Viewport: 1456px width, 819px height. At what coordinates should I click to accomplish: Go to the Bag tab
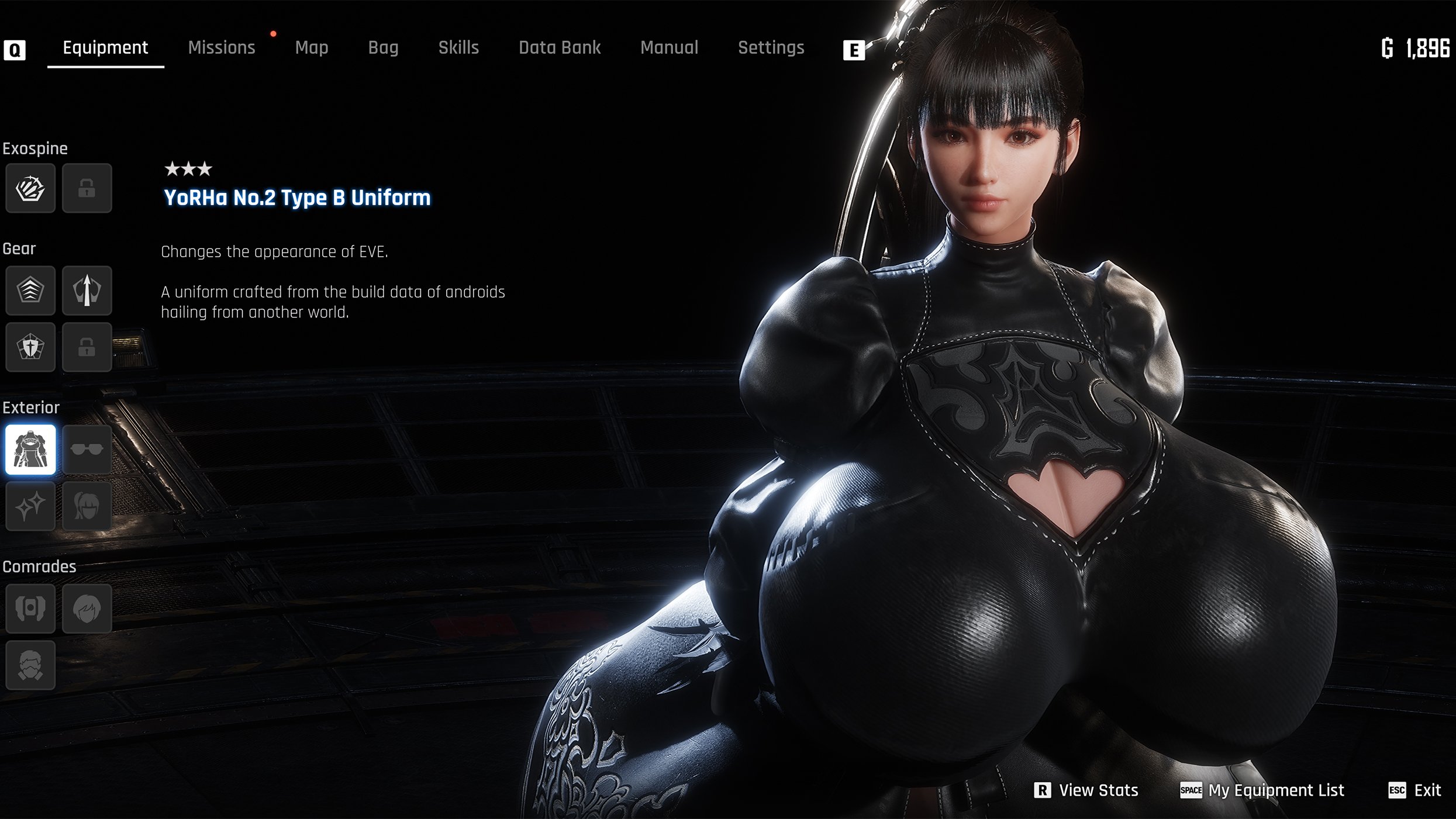tap(383, 48)
